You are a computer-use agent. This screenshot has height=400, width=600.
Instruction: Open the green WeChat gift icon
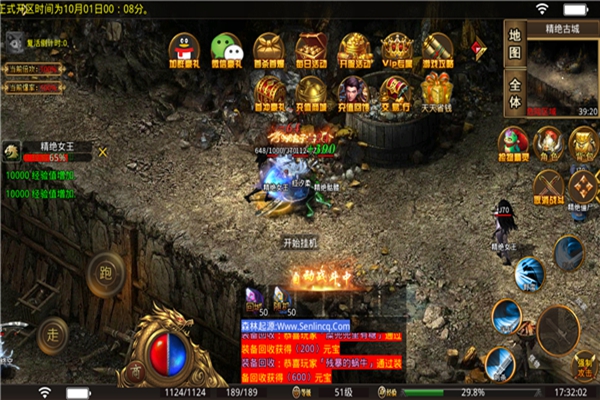point(226,49)
